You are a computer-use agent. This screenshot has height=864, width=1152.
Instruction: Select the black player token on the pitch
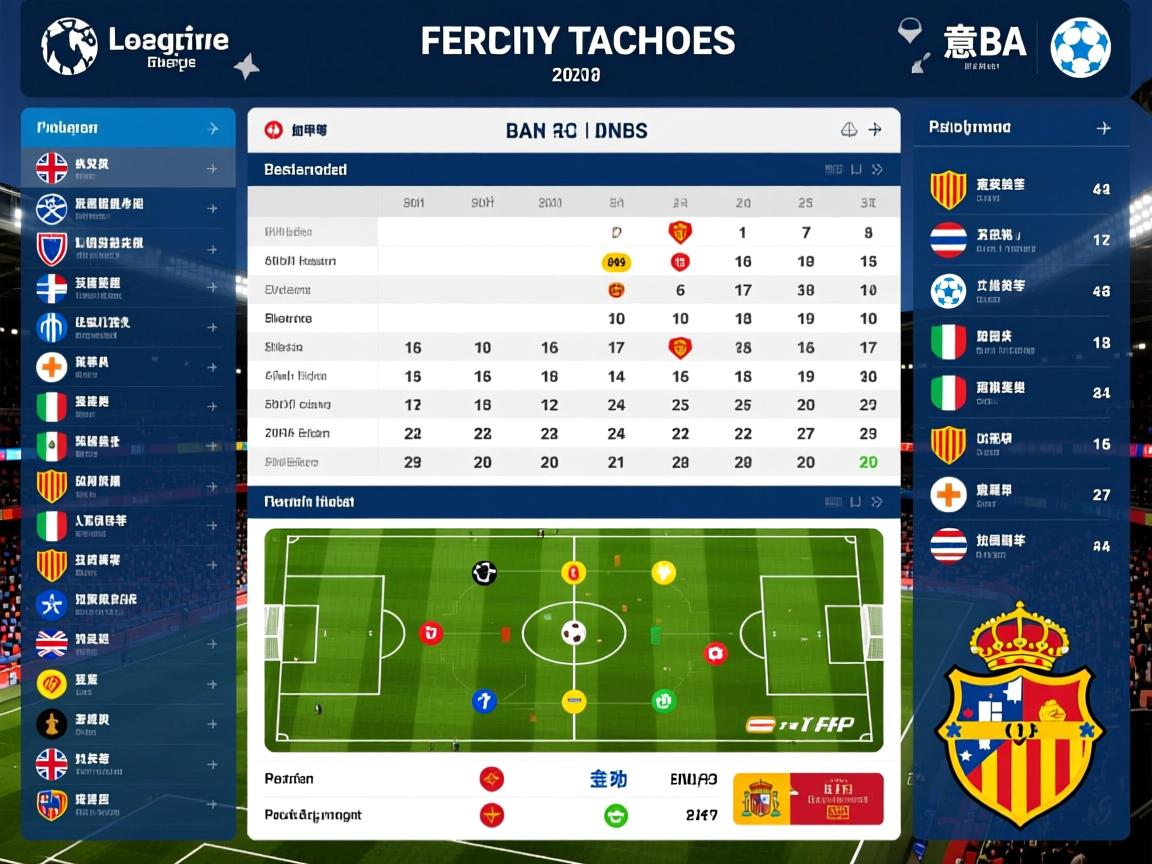click(484, 573)
